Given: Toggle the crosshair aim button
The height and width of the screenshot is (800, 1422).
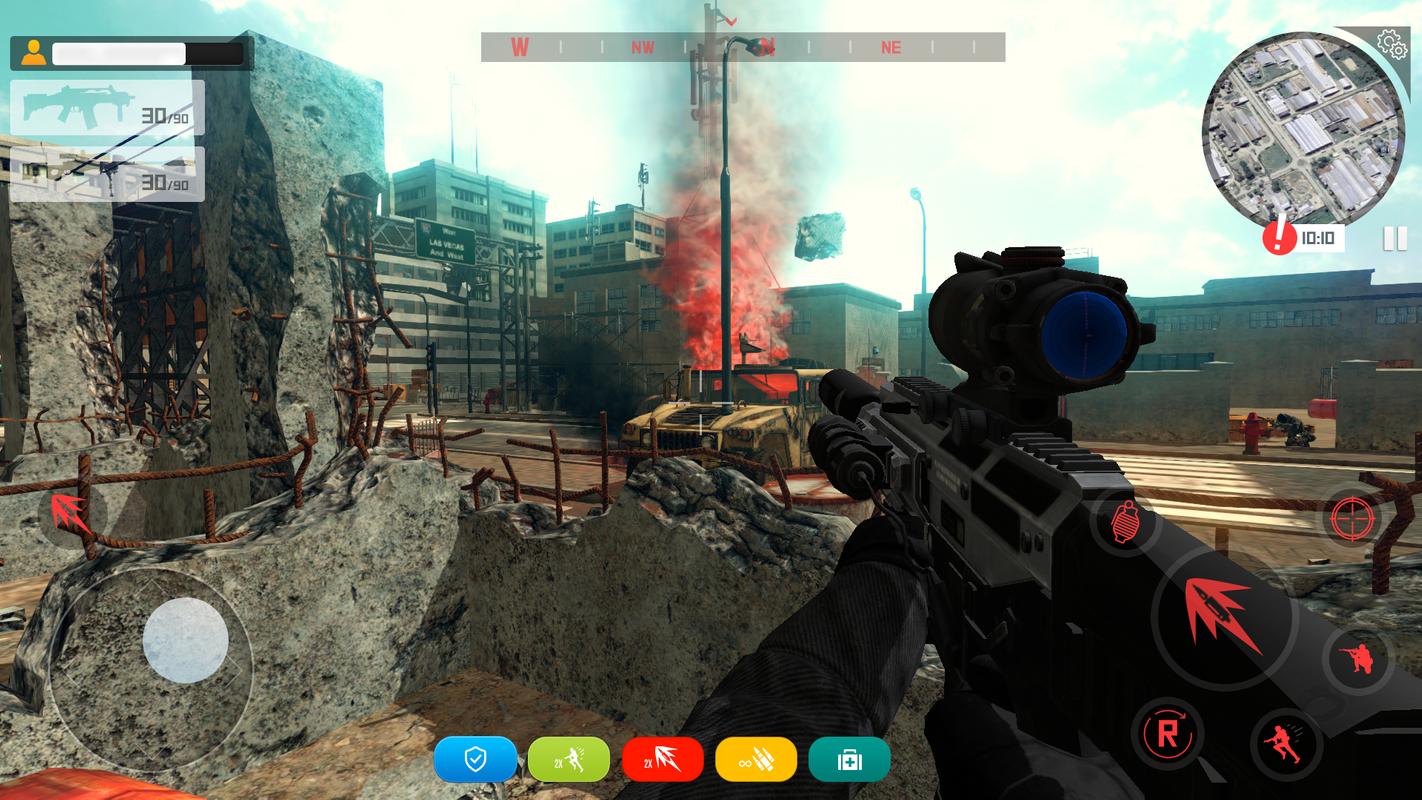Looking at the screenshot, I should [1351, 518].
